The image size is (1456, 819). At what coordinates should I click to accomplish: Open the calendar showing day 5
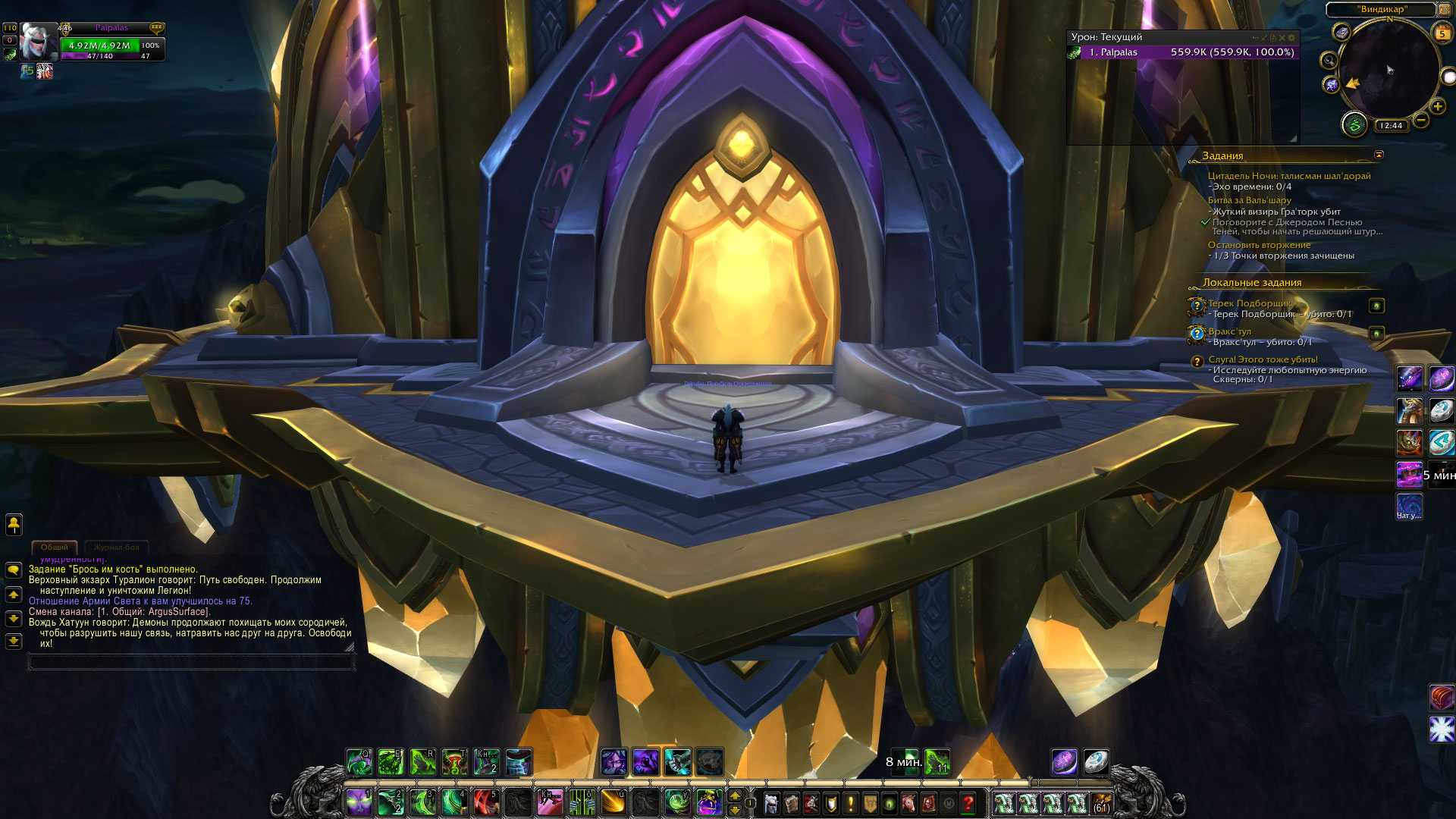(1442, 33)
